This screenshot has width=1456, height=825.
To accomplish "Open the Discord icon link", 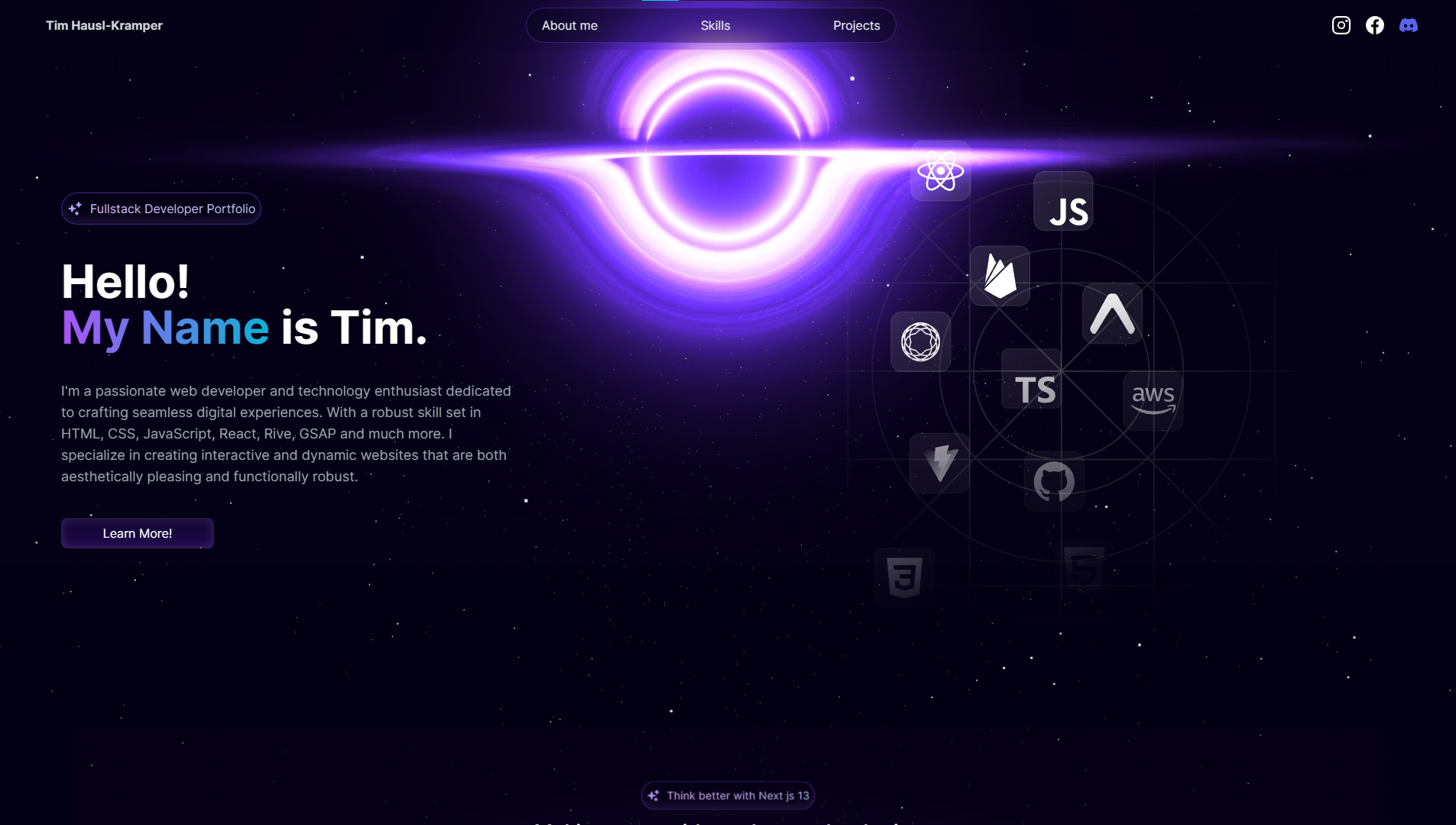I will point(1408,25).
